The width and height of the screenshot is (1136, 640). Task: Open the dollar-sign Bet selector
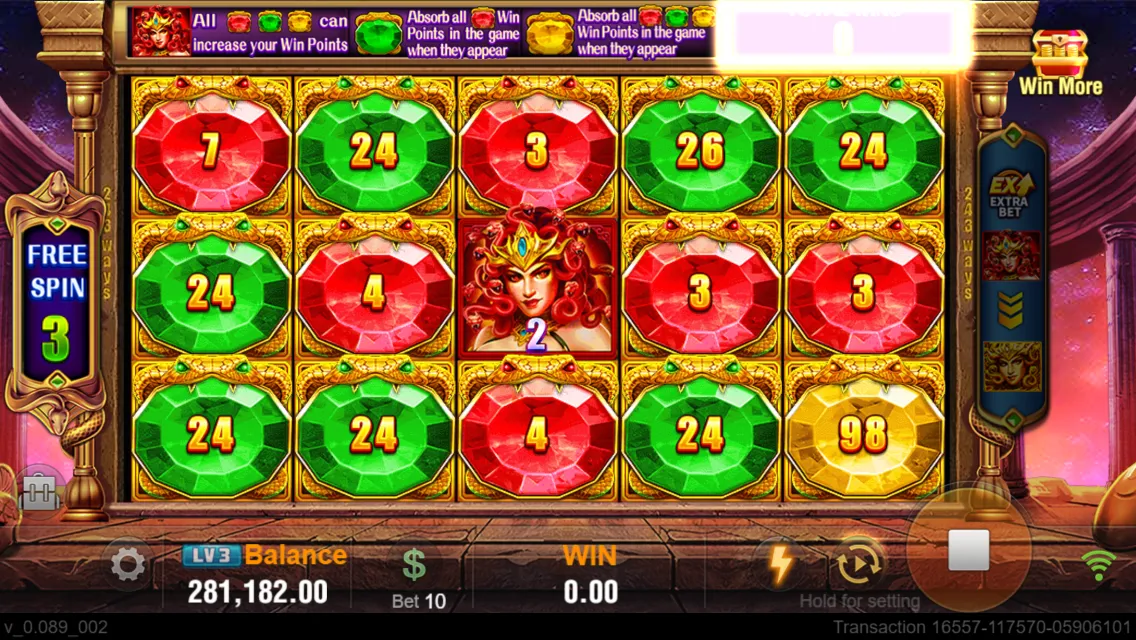point(415,566)
